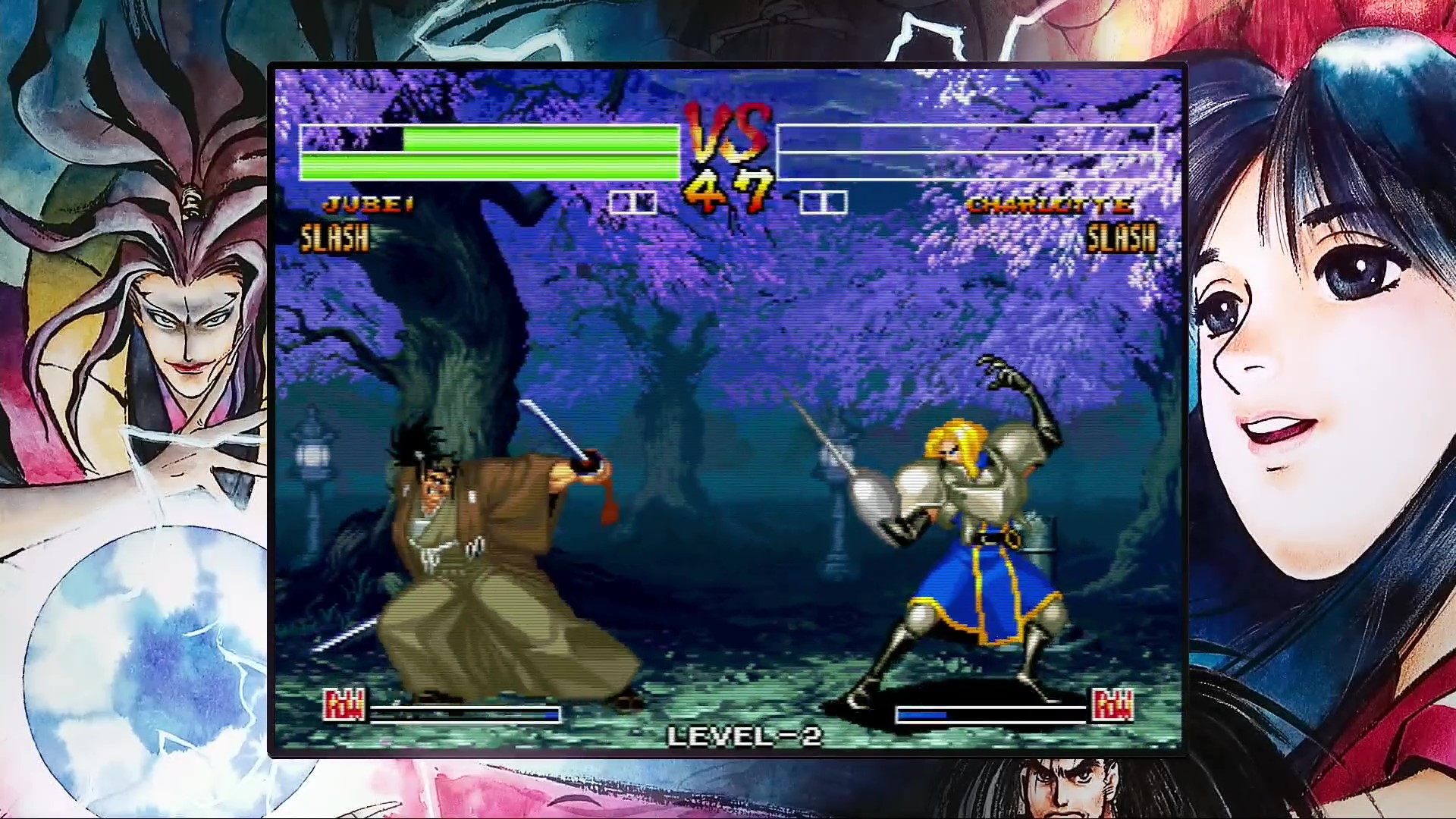Select the JUBEI name label
This screenshot has height=819, width=1456.
pyautogui.click(x=366, y=203)
